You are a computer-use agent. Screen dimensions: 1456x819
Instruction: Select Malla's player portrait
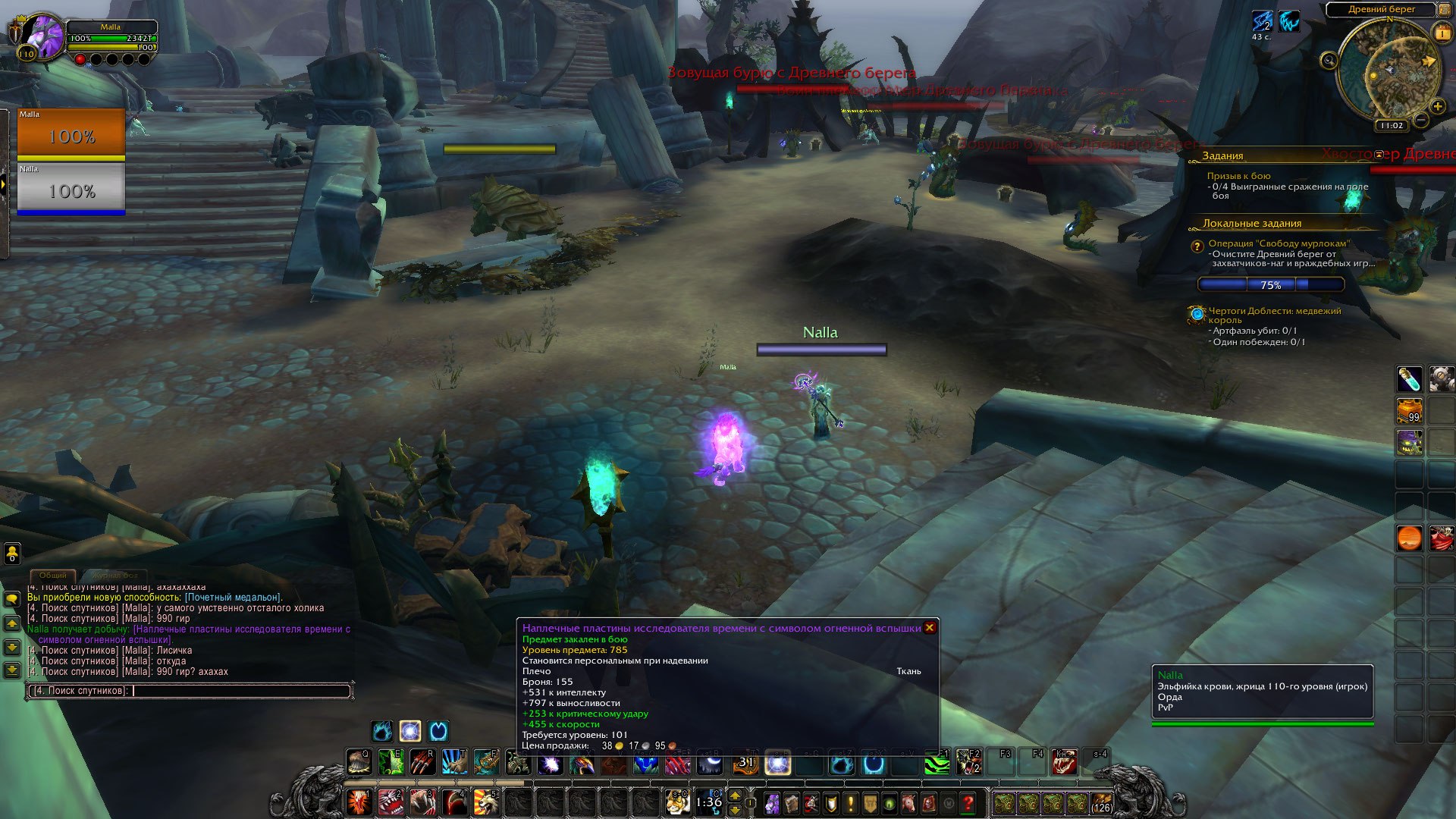(x=43, y=36)
